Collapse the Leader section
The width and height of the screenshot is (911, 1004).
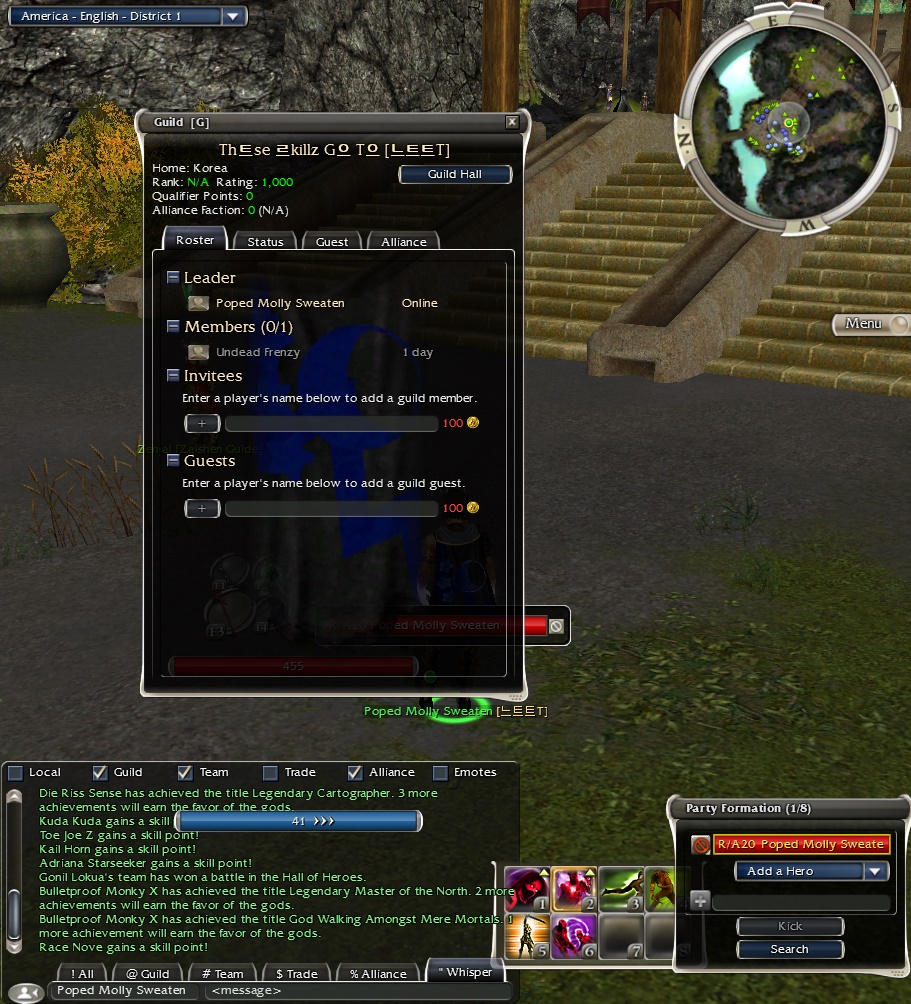click(x=174, y=278)
